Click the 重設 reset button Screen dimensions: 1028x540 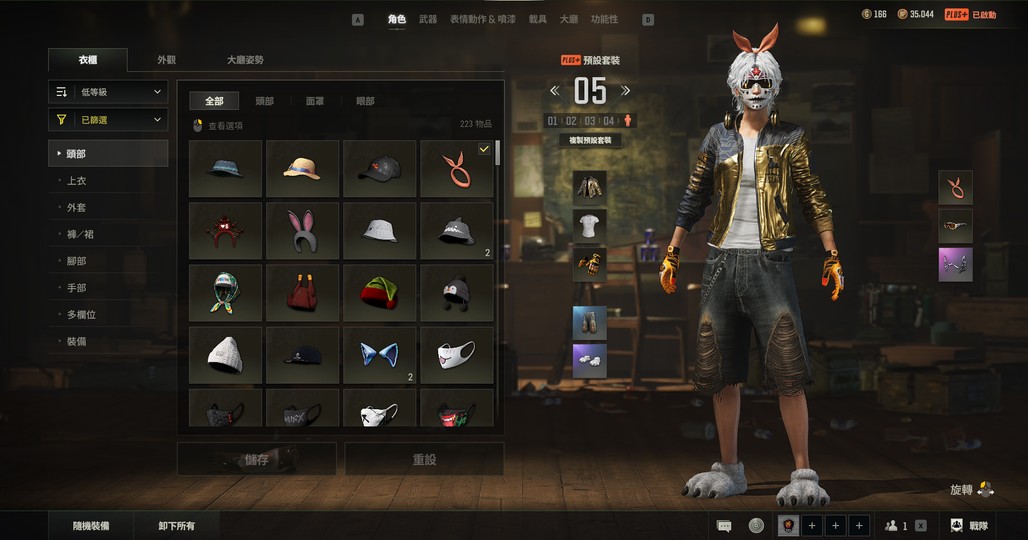click(x=424, y=460)
